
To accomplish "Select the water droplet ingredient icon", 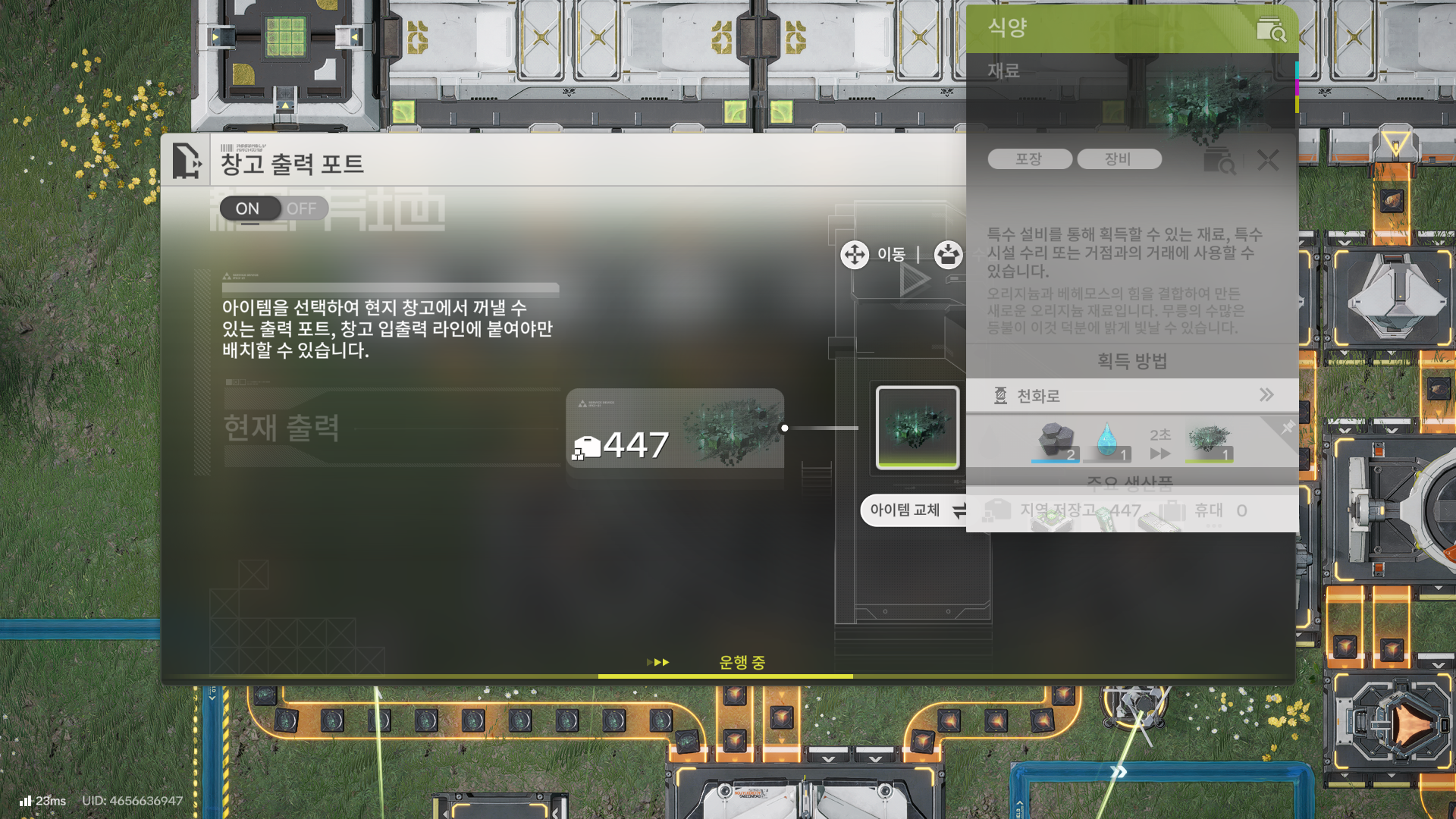I will pos(1108,438).
